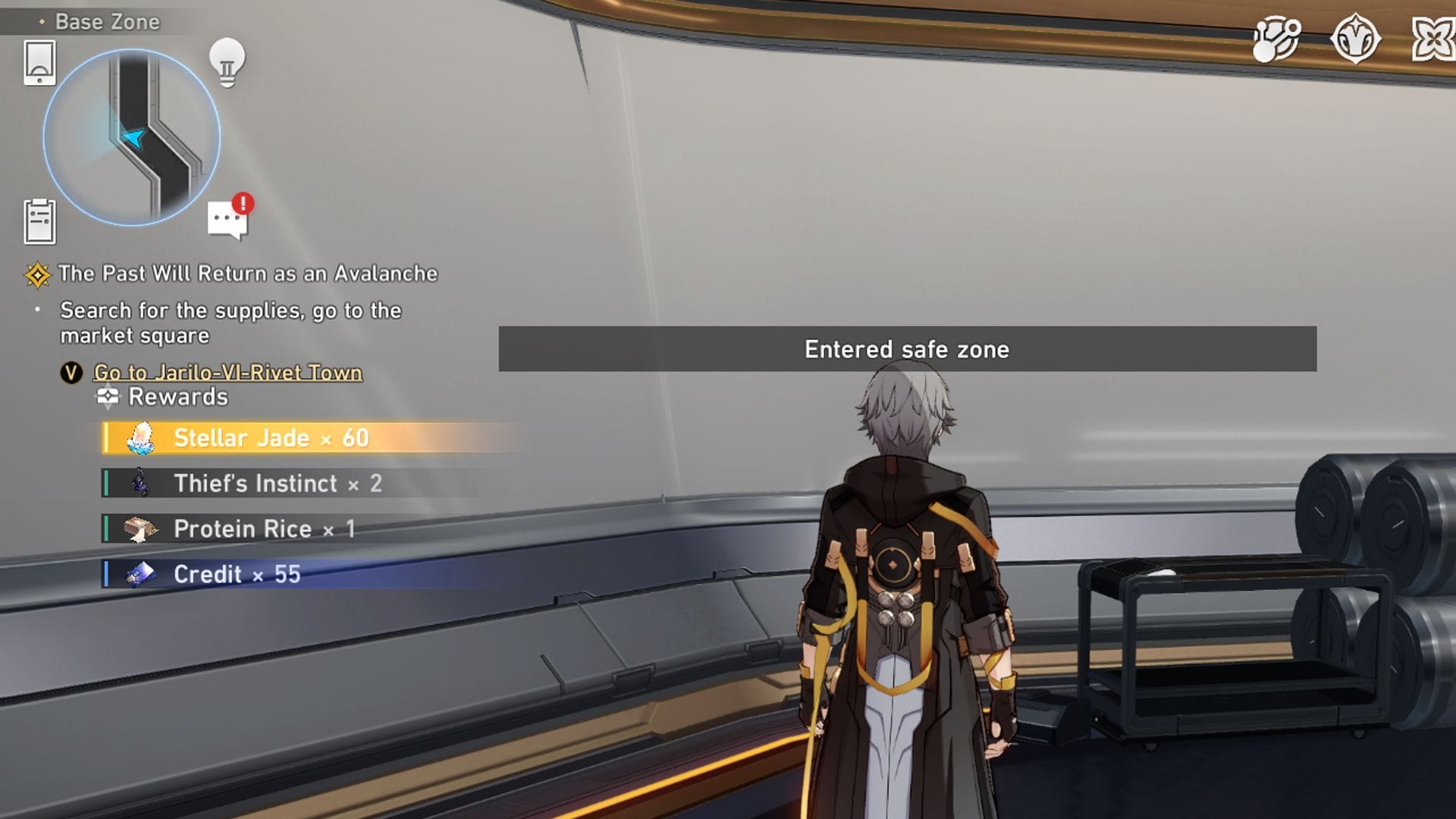
Task: Click the V key circle to track destination
Action: [71, 373]
